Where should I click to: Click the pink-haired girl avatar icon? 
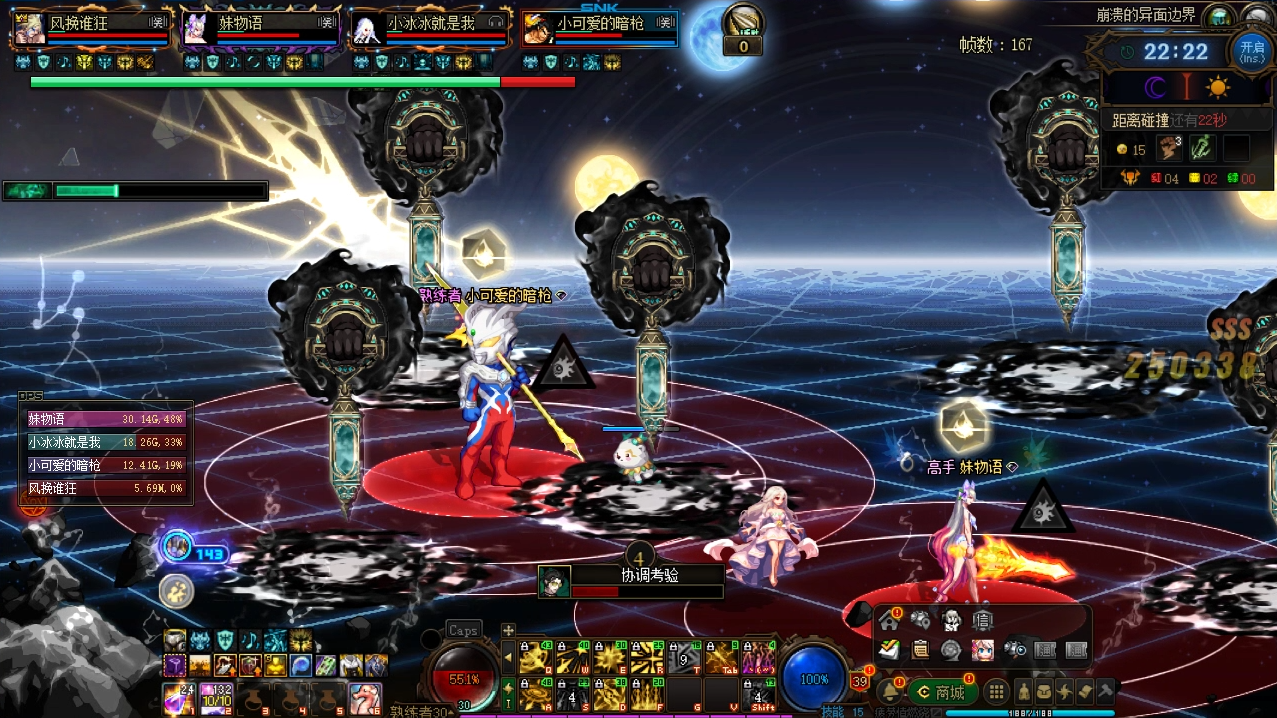coord(982,650)
